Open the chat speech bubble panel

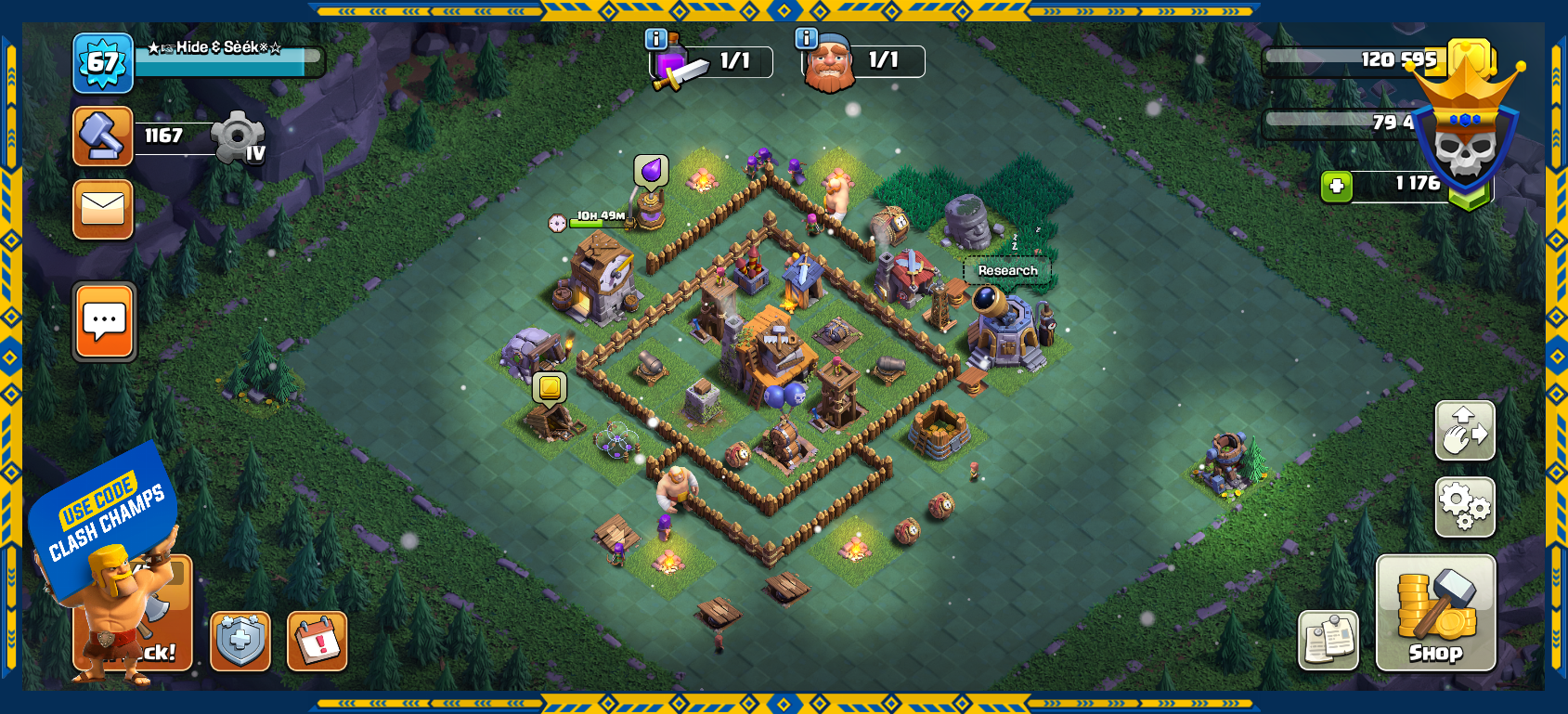tap(105, 322)
